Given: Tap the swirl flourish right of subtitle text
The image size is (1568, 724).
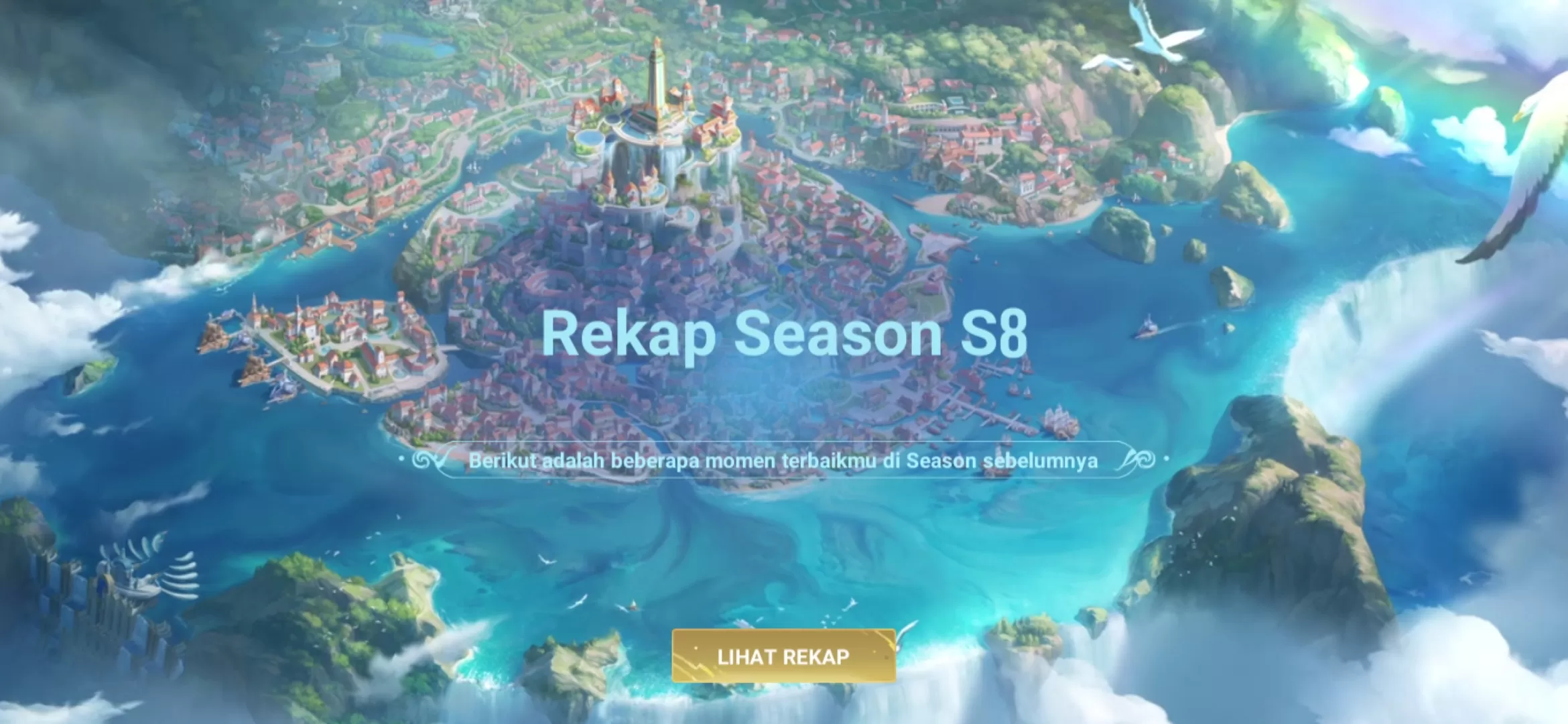Looking at the screenshot, I should coord(1147,459).
